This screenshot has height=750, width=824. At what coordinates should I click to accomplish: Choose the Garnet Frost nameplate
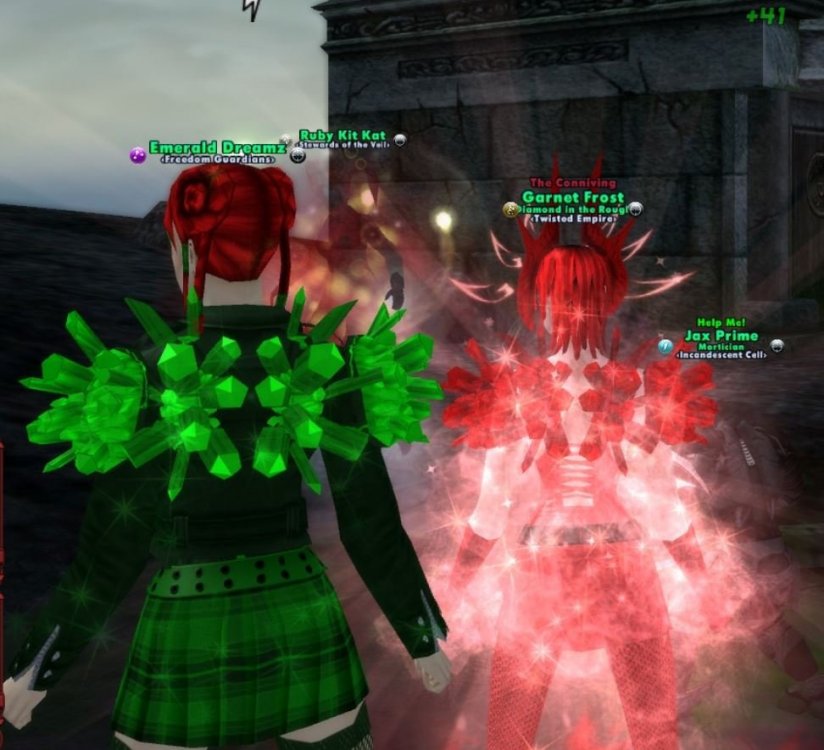coord(573,198)
